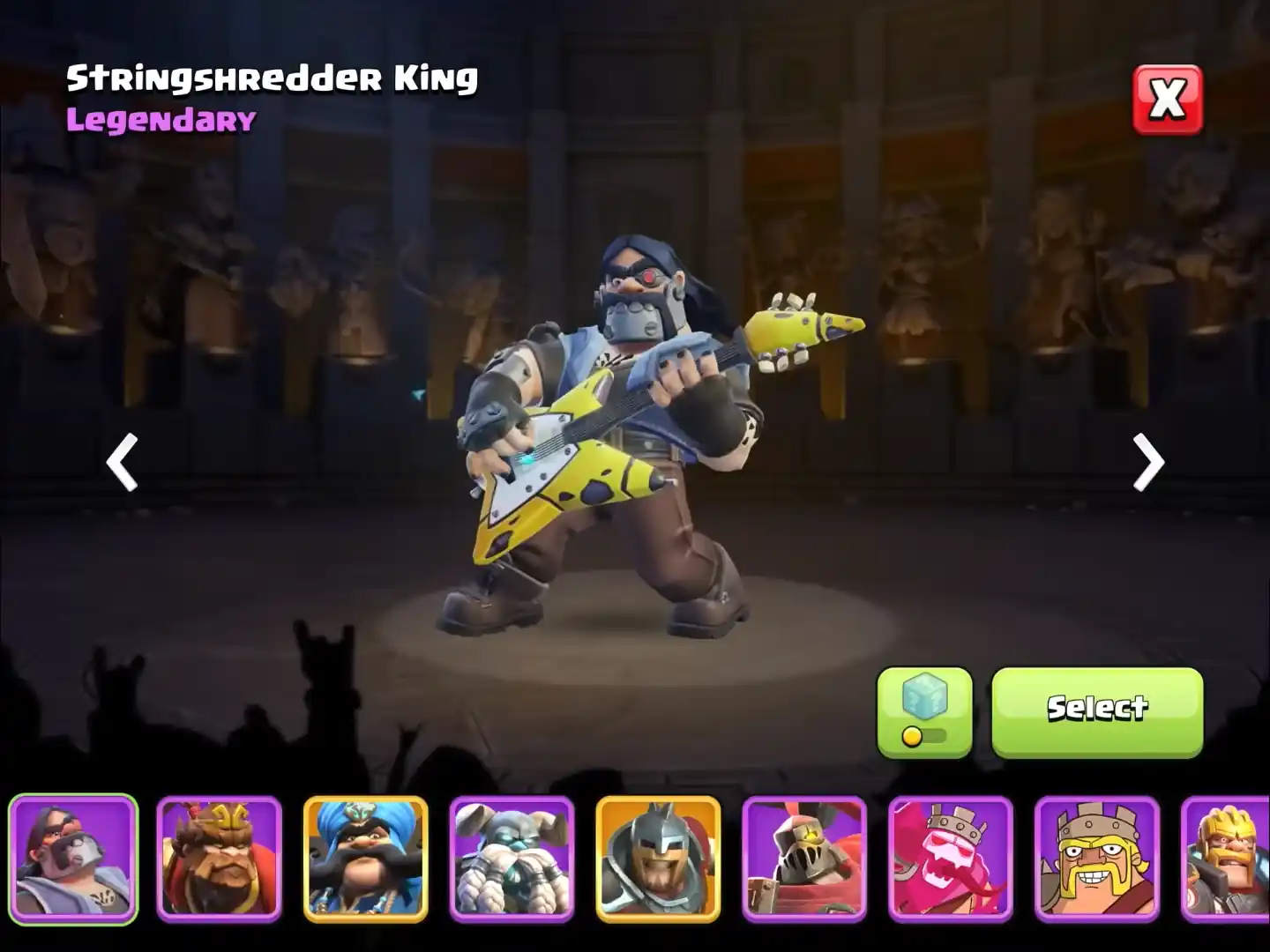
Task: Advance to the next skin with right arrow
Action: (x=1146, y=461)
